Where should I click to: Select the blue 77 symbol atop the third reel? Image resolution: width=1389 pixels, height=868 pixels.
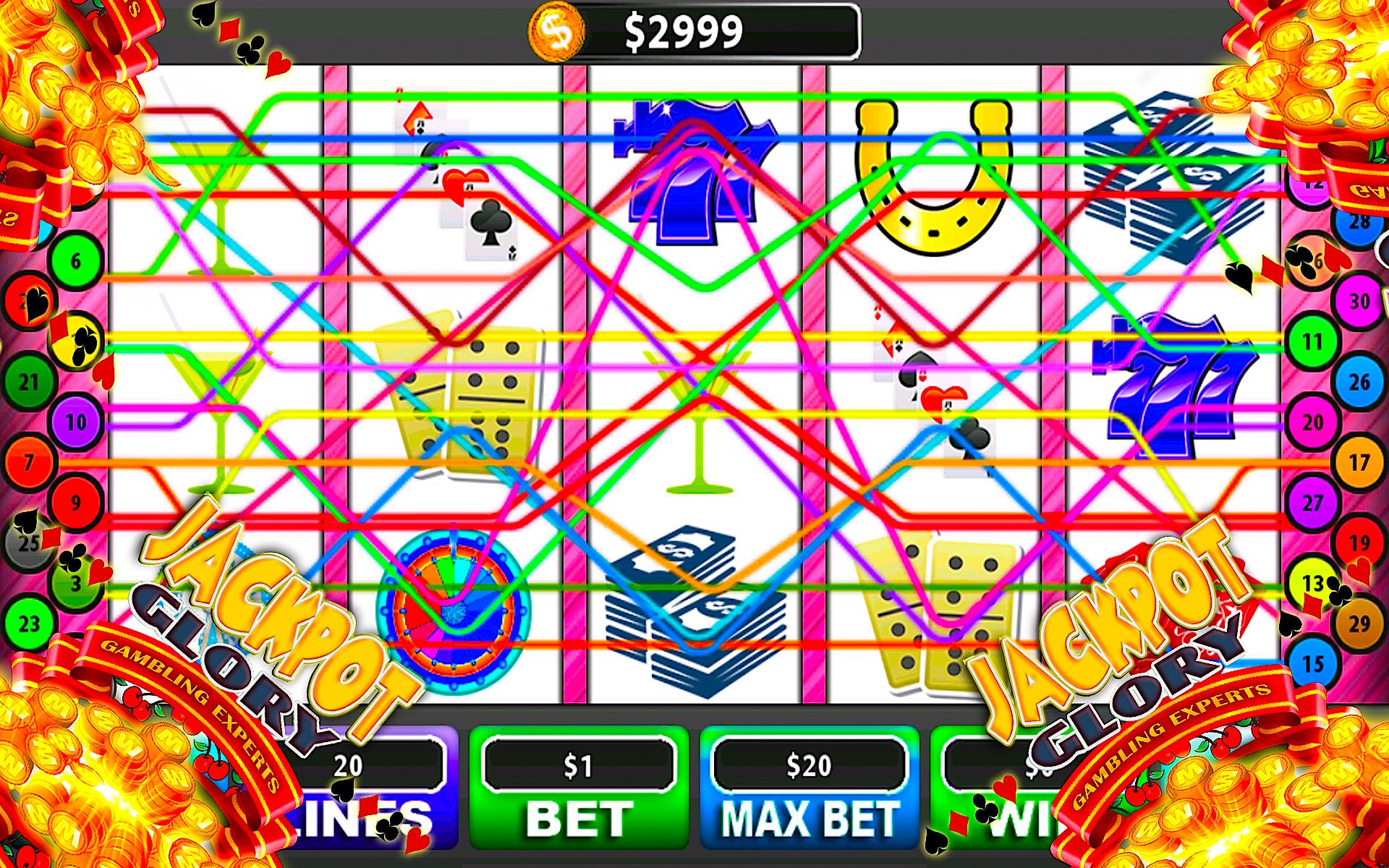click(694, 166)
